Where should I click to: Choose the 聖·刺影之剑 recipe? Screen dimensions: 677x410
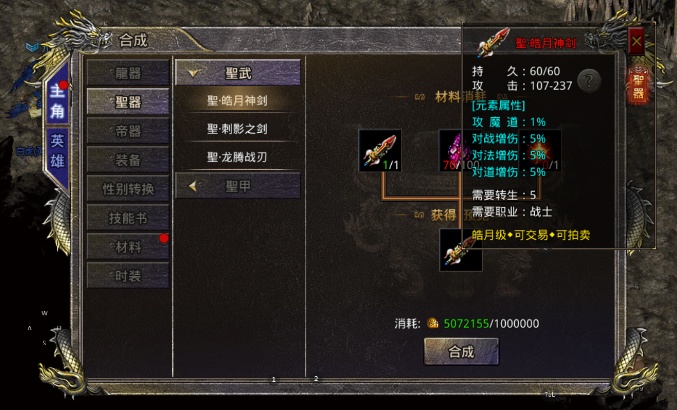(x=238, y=129)
